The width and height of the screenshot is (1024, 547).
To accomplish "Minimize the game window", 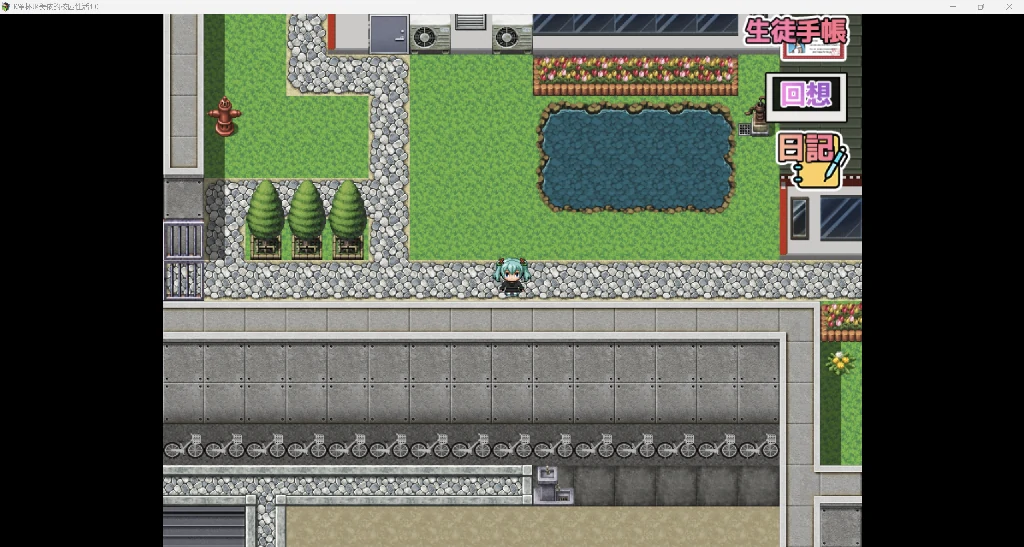I will pyautogui.click(x=952, y=7).
